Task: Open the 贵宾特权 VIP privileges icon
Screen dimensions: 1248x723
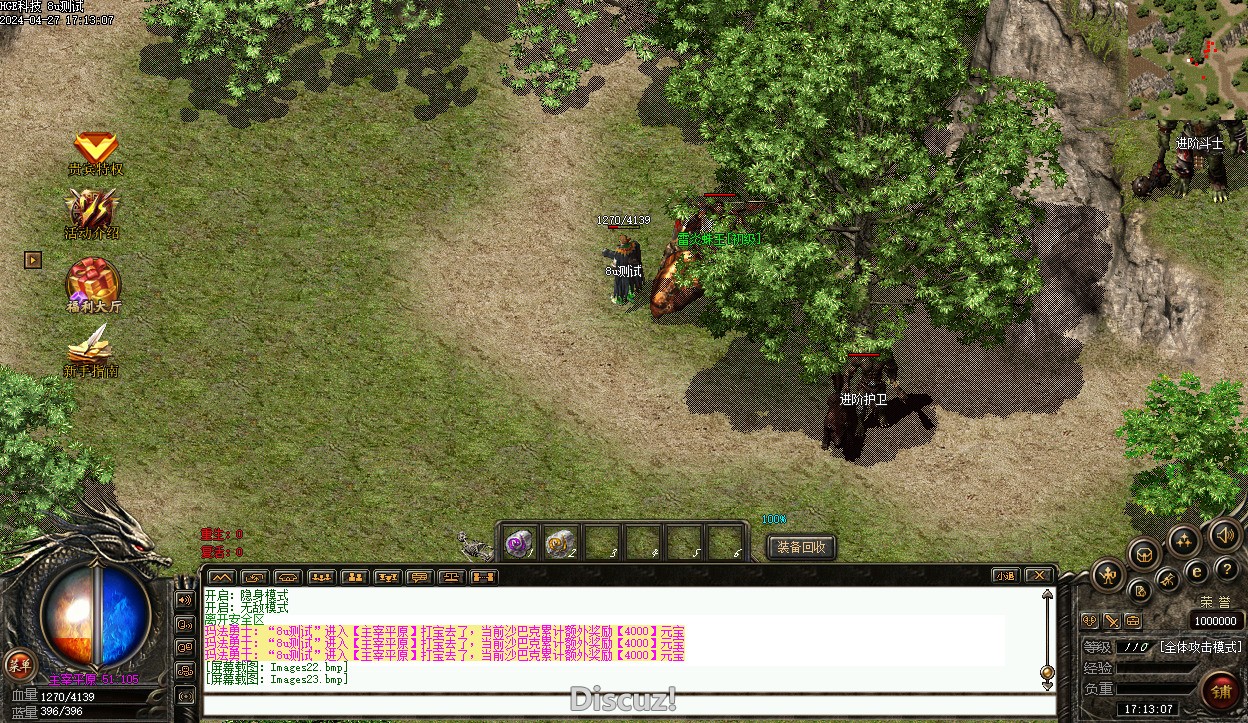Action: coord(96,151)
